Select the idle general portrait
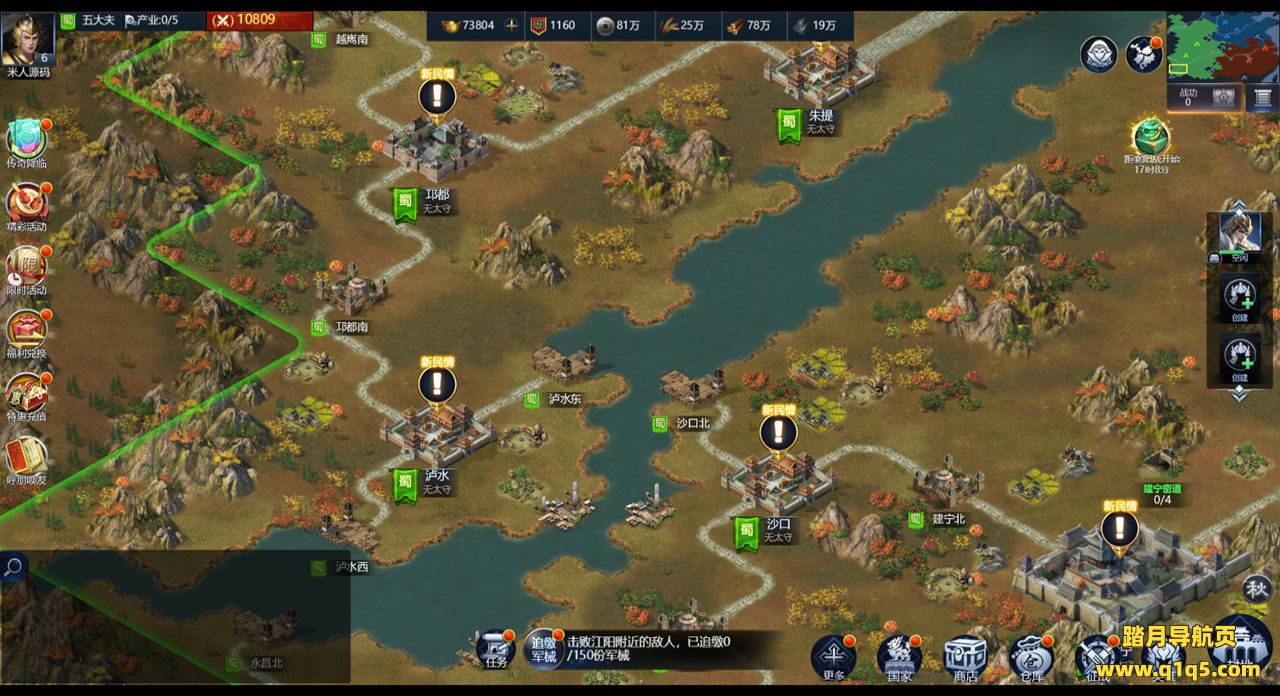The width and height of the screenshot is (1280, 696). point(1239,236)
